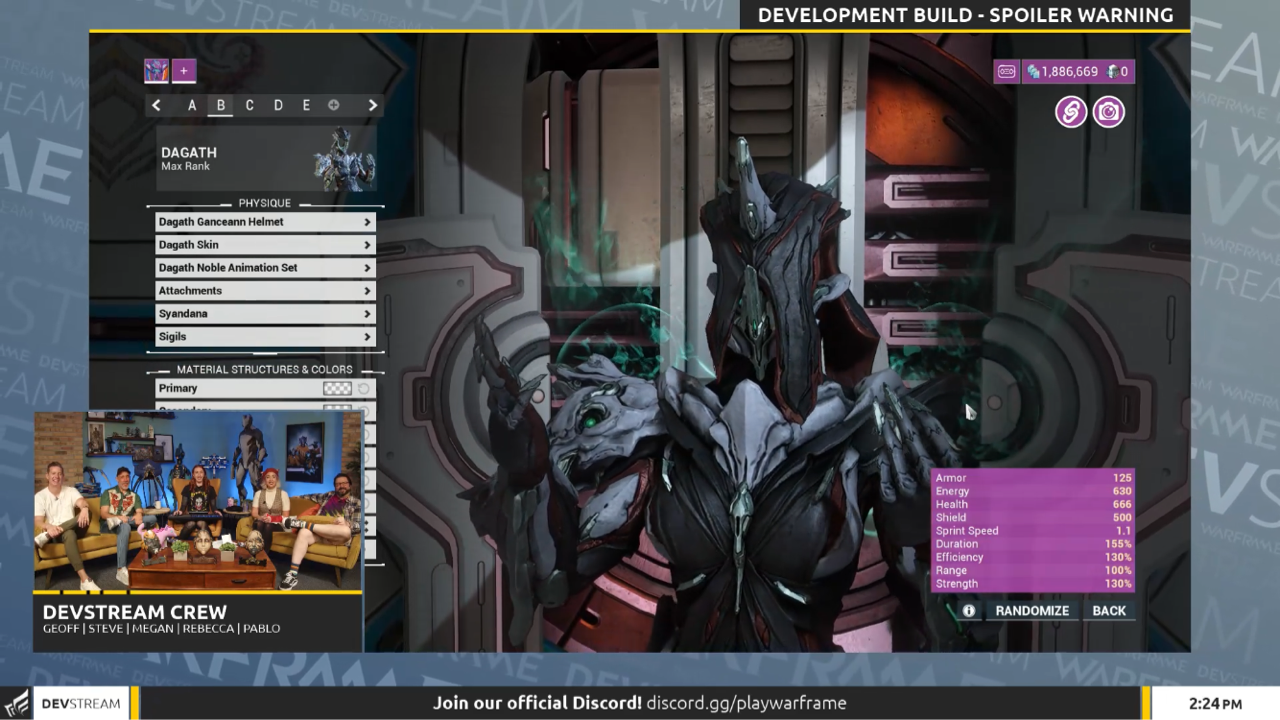Select the Dagath appearance thumbnail at top left
This screenshot has width=1280, height=720.
click(x=156, y=71)
